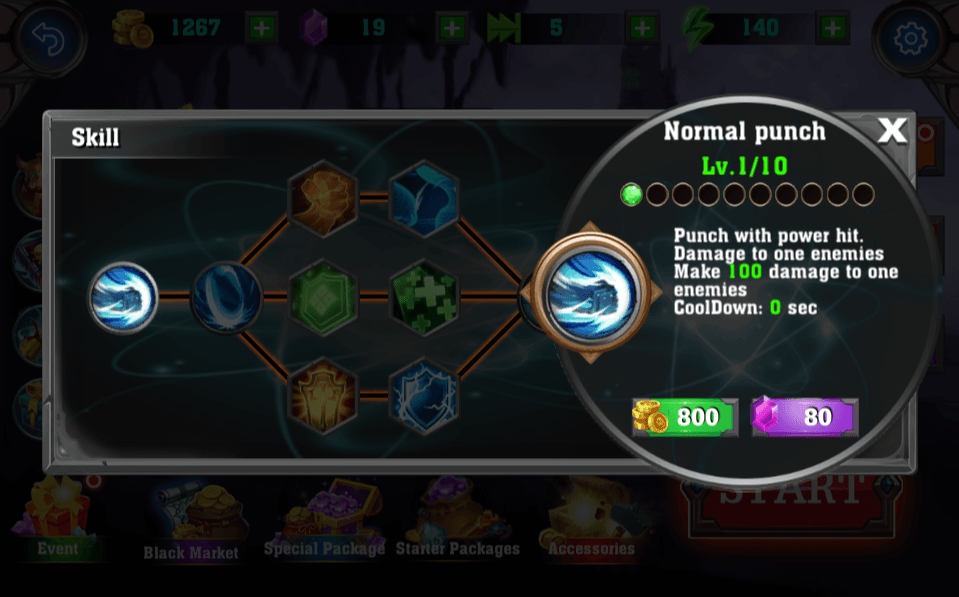Select the green plus healing hexagon skill
This screenshot has width=959, height=597.
423,297
